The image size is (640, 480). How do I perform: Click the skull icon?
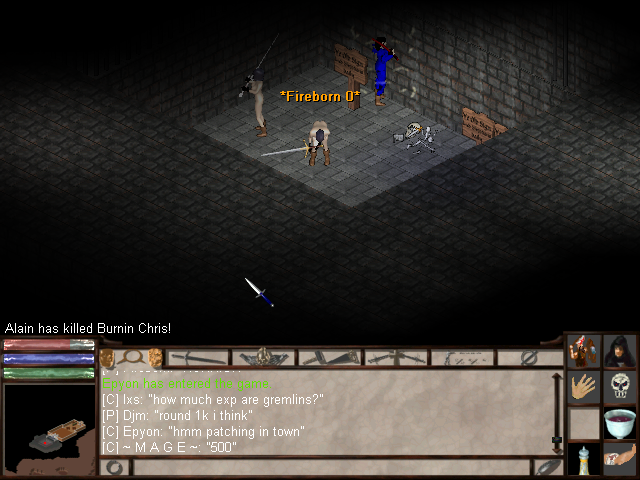click(x=620, y=387)
